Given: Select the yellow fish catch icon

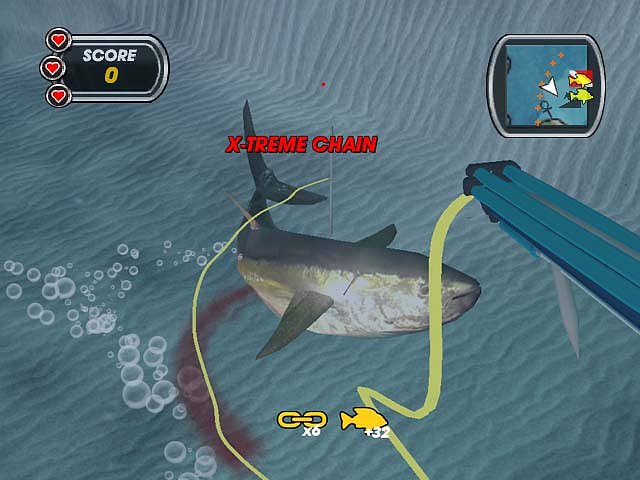Looking at the screenshot, I should click(360, 420).
